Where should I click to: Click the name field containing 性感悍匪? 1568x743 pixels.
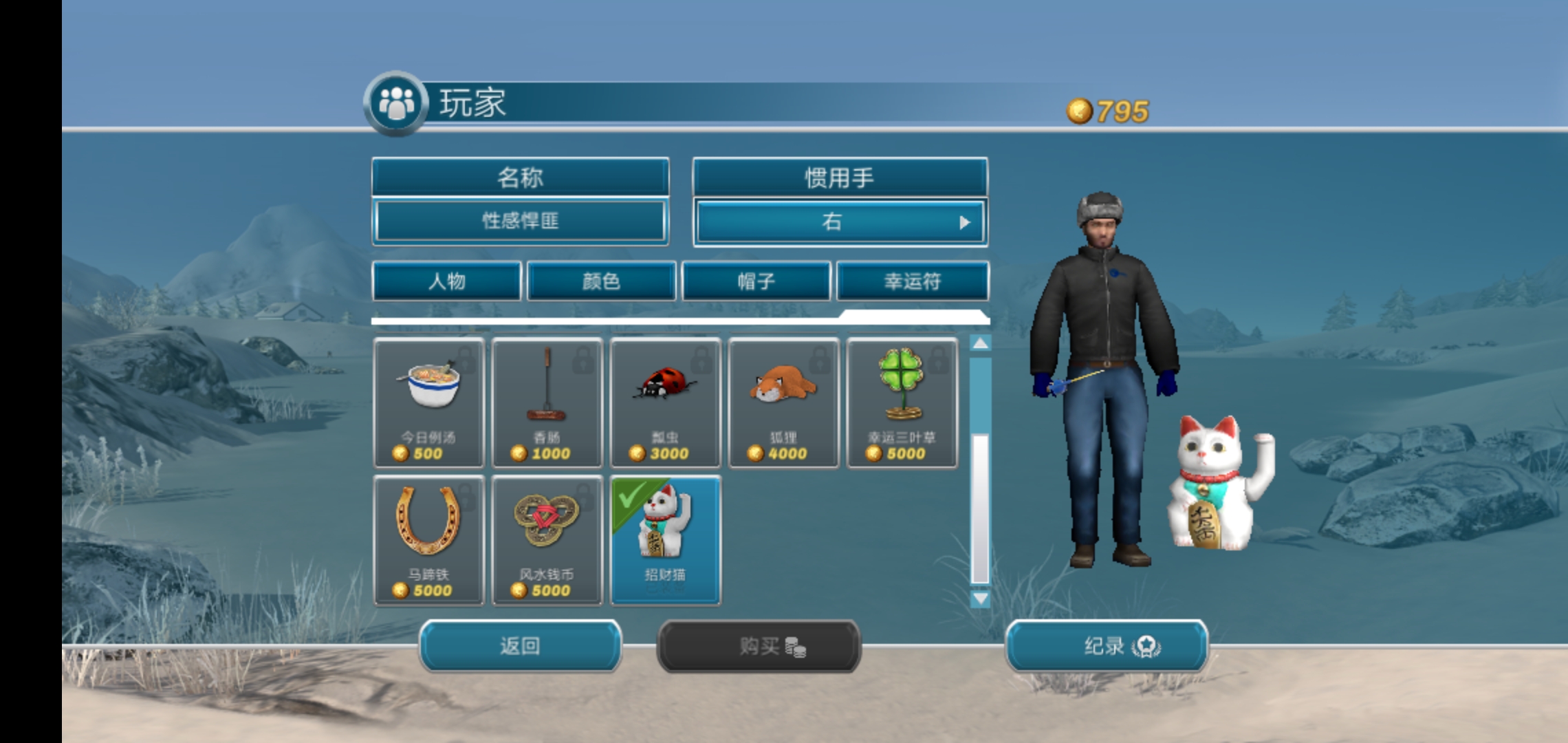520,220
